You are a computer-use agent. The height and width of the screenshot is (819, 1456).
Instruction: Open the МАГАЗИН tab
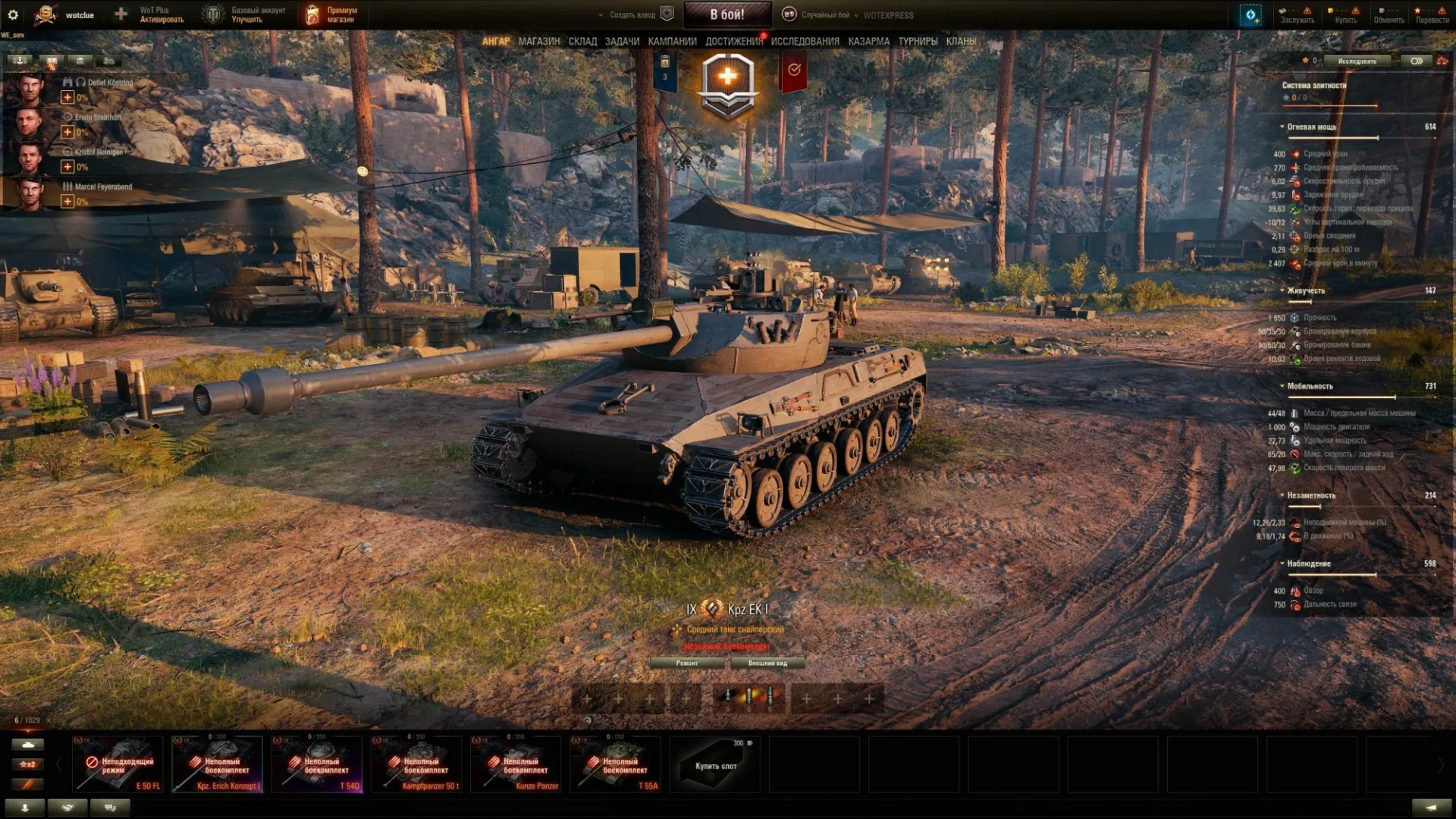click(x=539, y=41)
